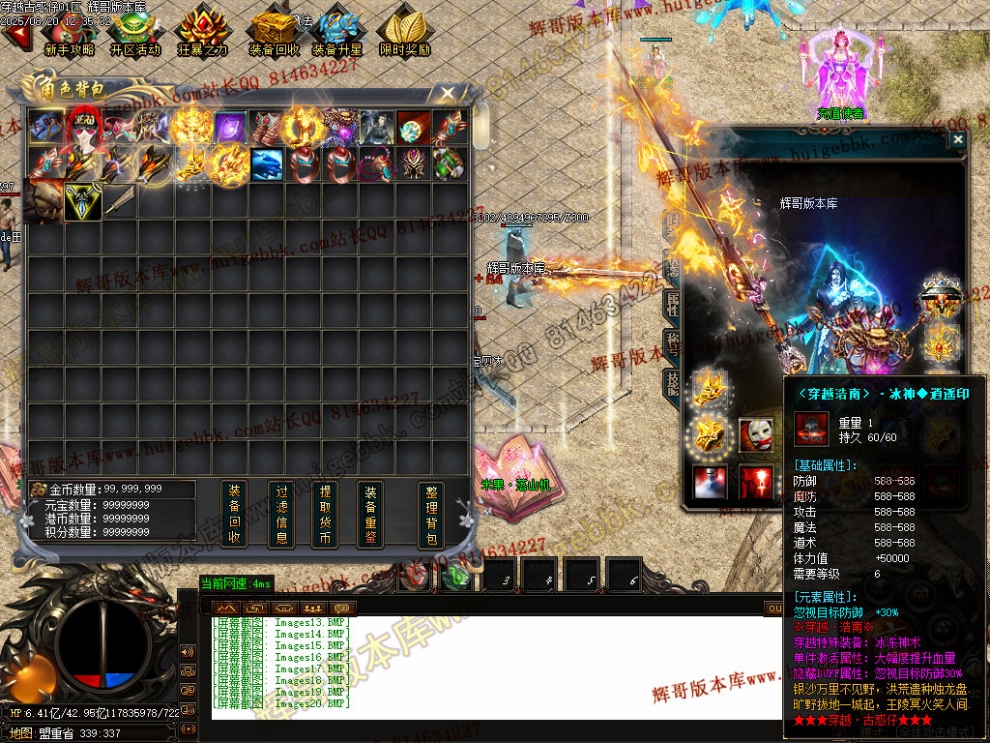Open the 装备回收 gold chest icon
Image resolution: width=990 pixels, height=743 pixels.
(273, 31)
